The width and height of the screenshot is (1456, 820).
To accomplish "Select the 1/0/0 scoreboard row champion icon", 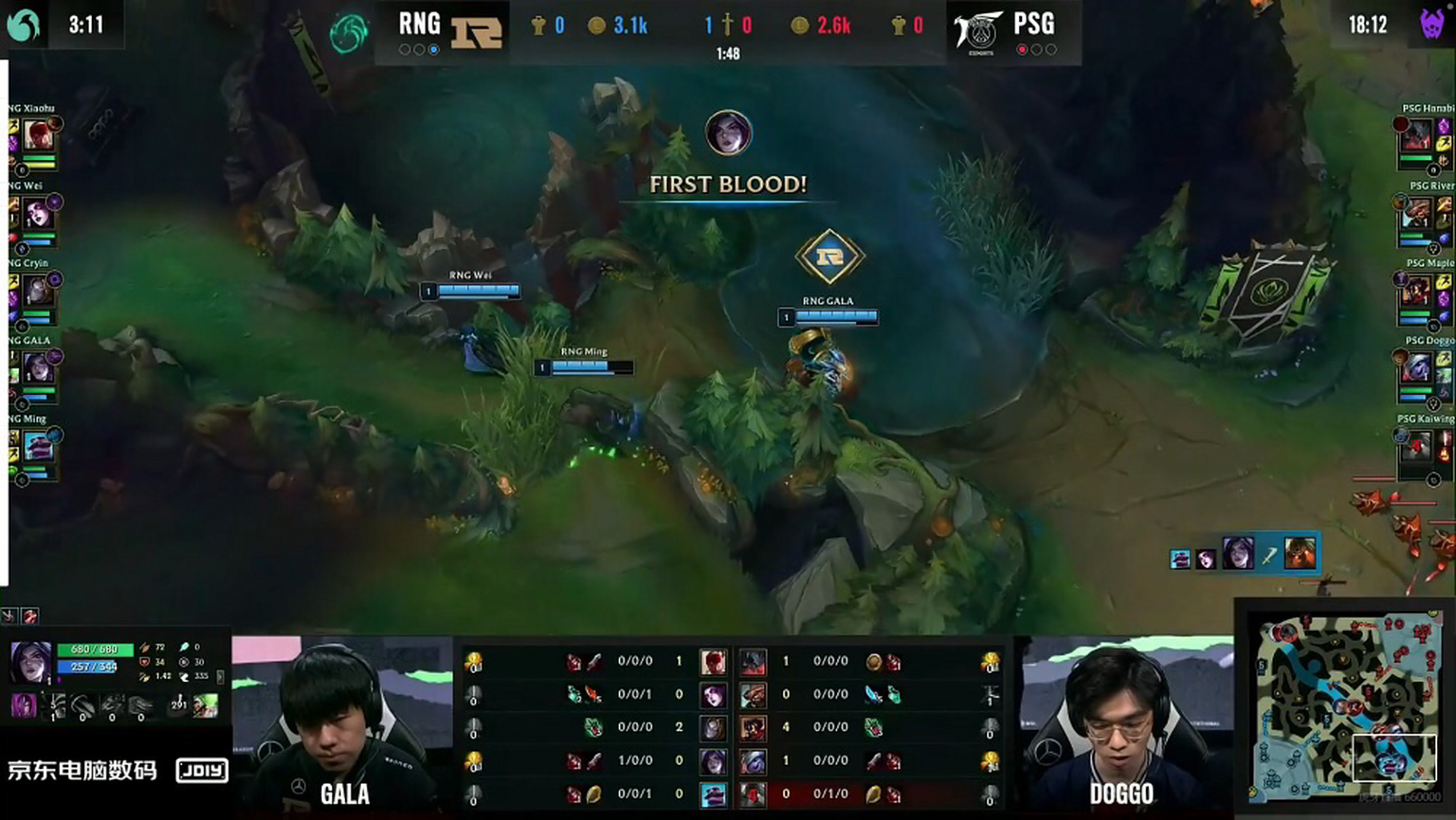I will pyautogui.click(x=713, y=761).
